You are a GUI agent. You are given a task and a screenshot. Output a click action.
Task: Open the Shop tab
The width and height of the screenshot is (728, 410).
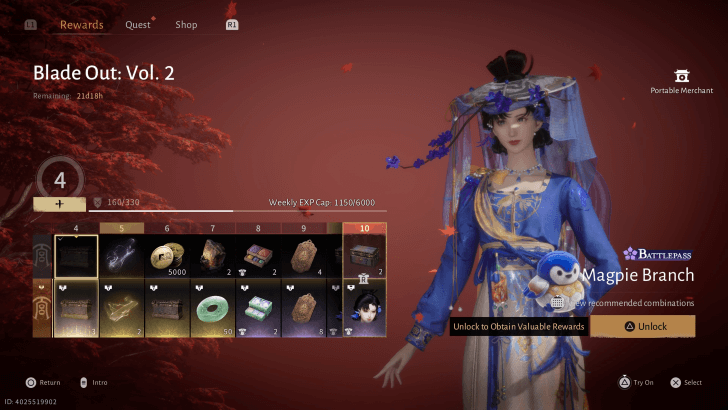coord(186,25)
